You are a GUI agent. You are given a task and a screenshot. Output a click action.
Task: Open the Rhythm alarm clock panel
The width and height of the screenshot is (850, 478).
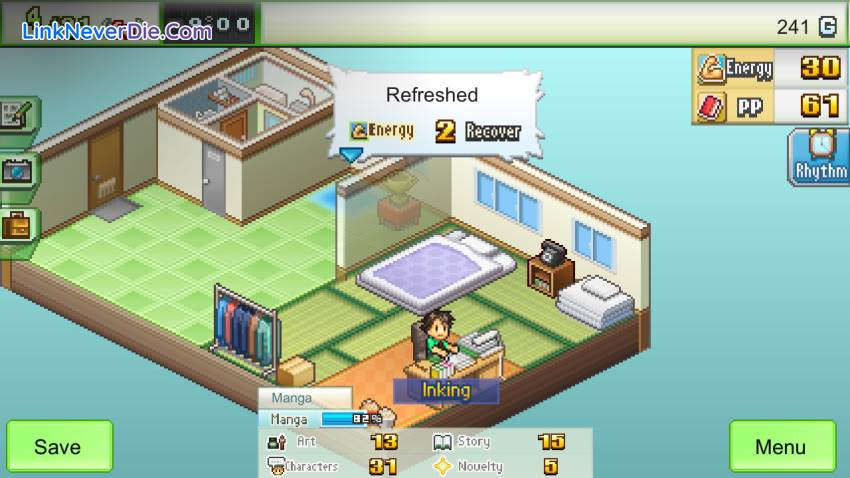(x=820, y=157)
